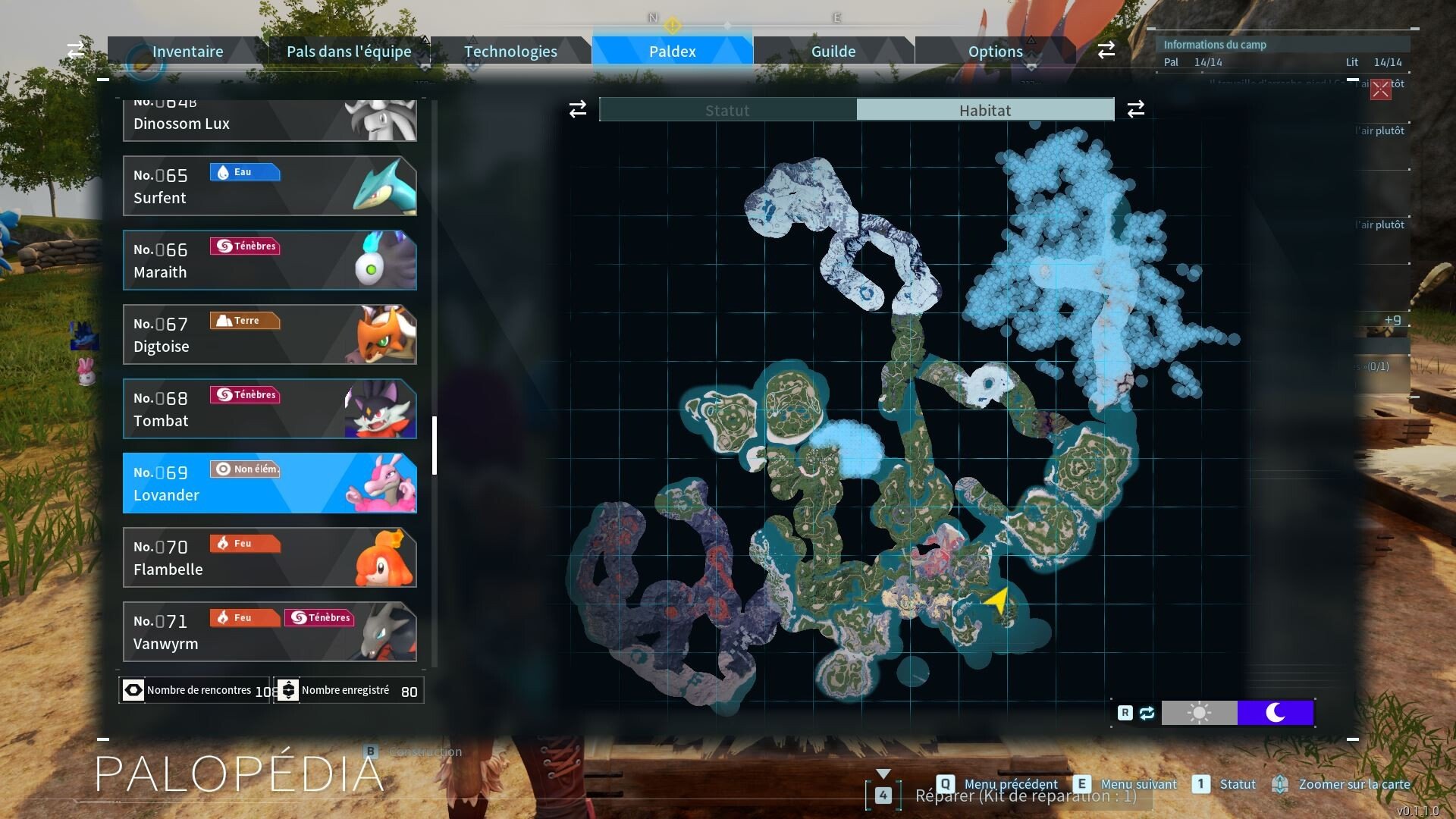The image size is (1456, 819).
Task: Select the Dinossom Lux entry
Action: pos(269,121)
